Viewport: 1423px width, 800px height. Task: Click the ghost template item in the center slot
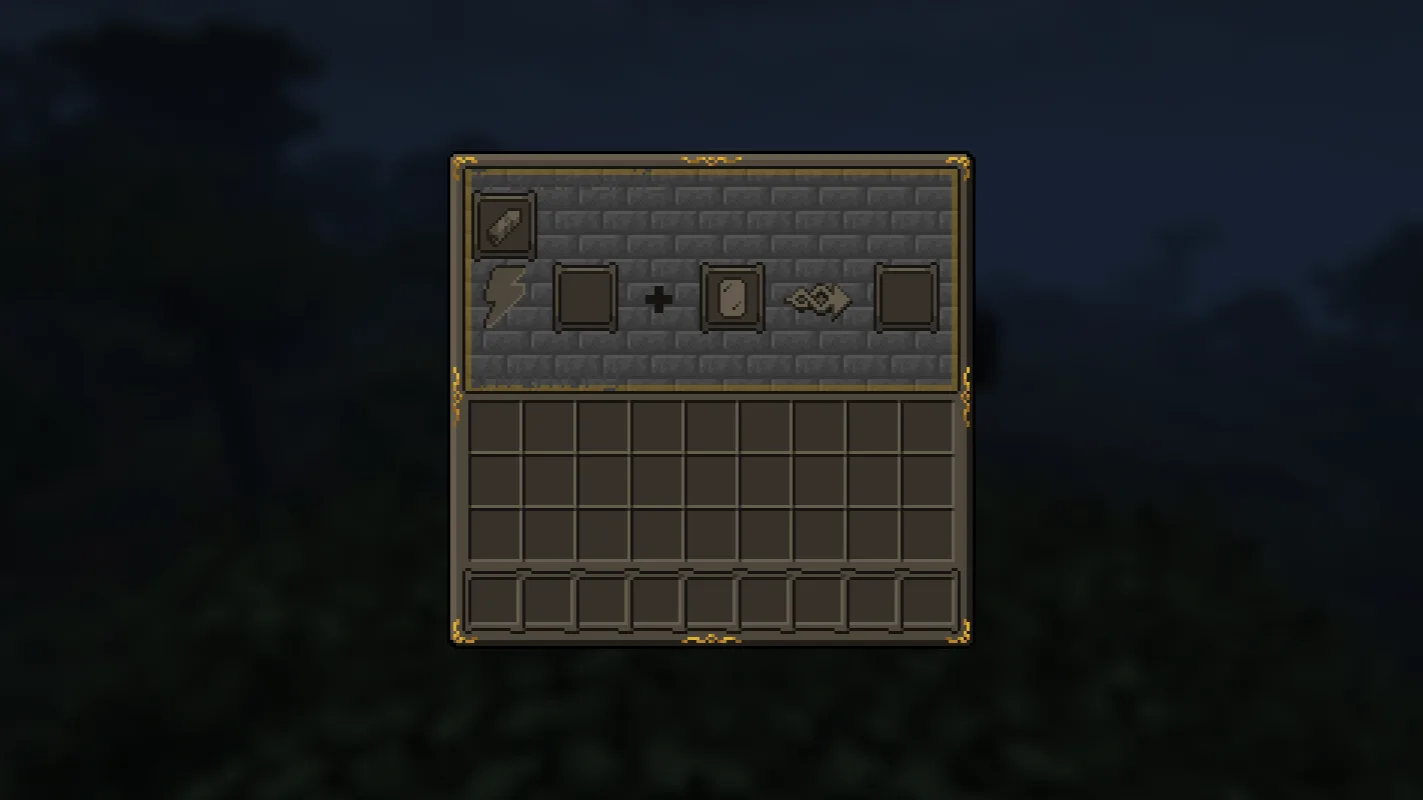[x=733, y=297]
